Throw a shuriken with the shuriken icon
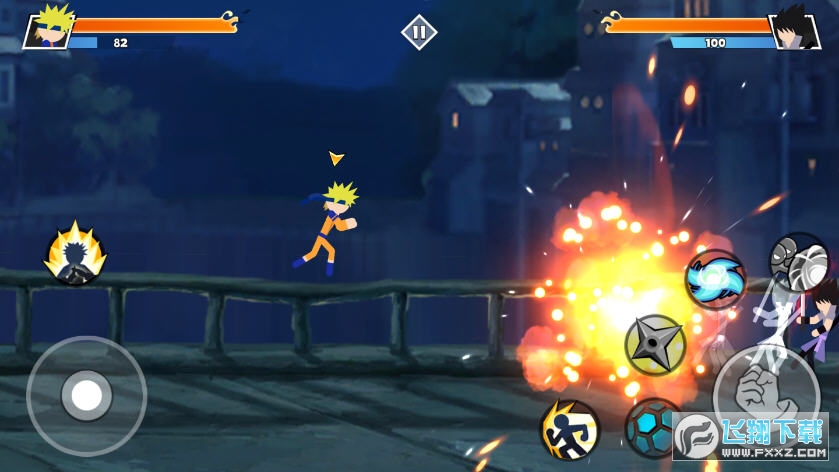 pyautogui.click(x=654, y=345)
